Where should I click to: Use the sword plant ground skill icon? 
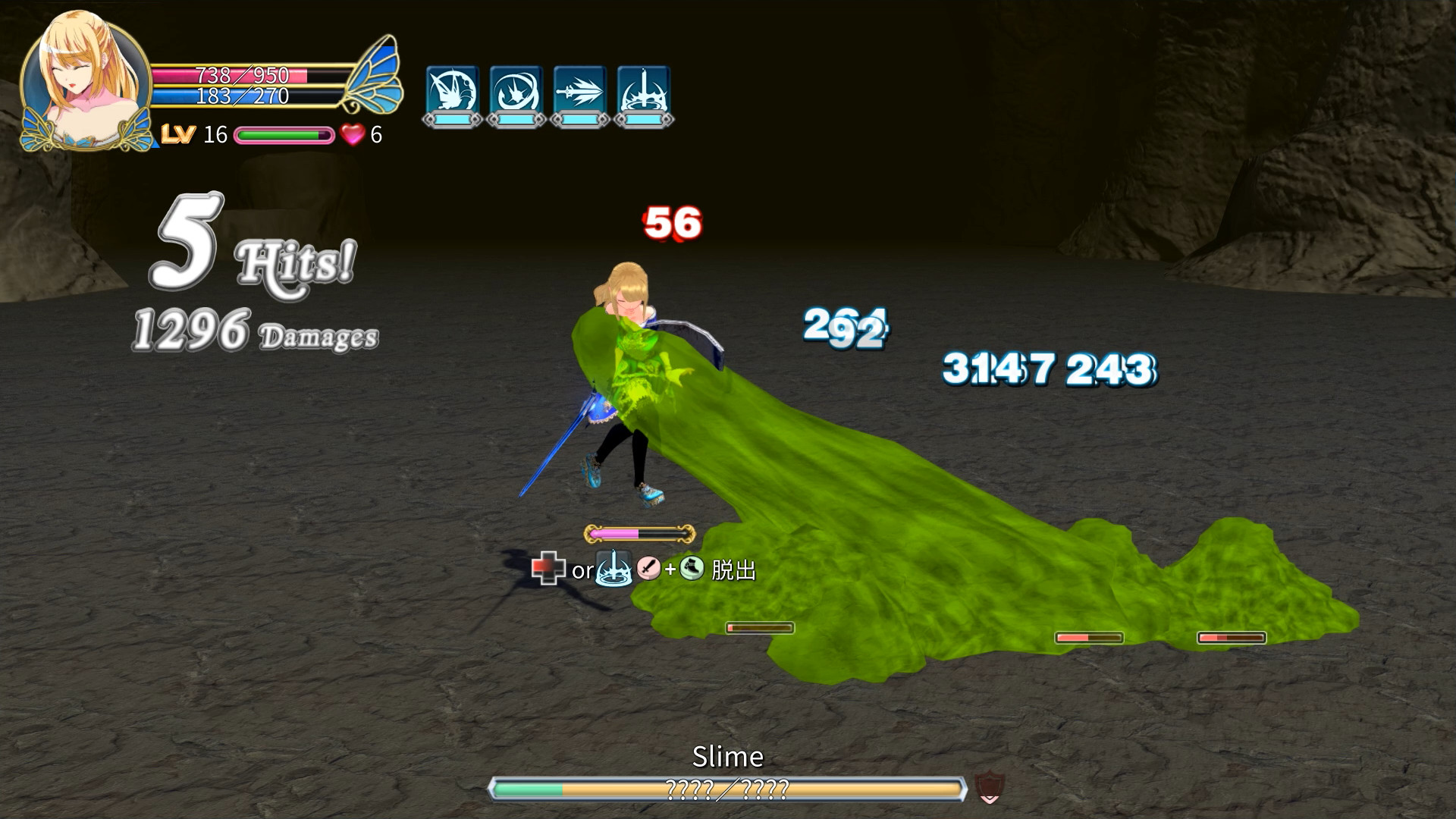[x=645, y=91]
